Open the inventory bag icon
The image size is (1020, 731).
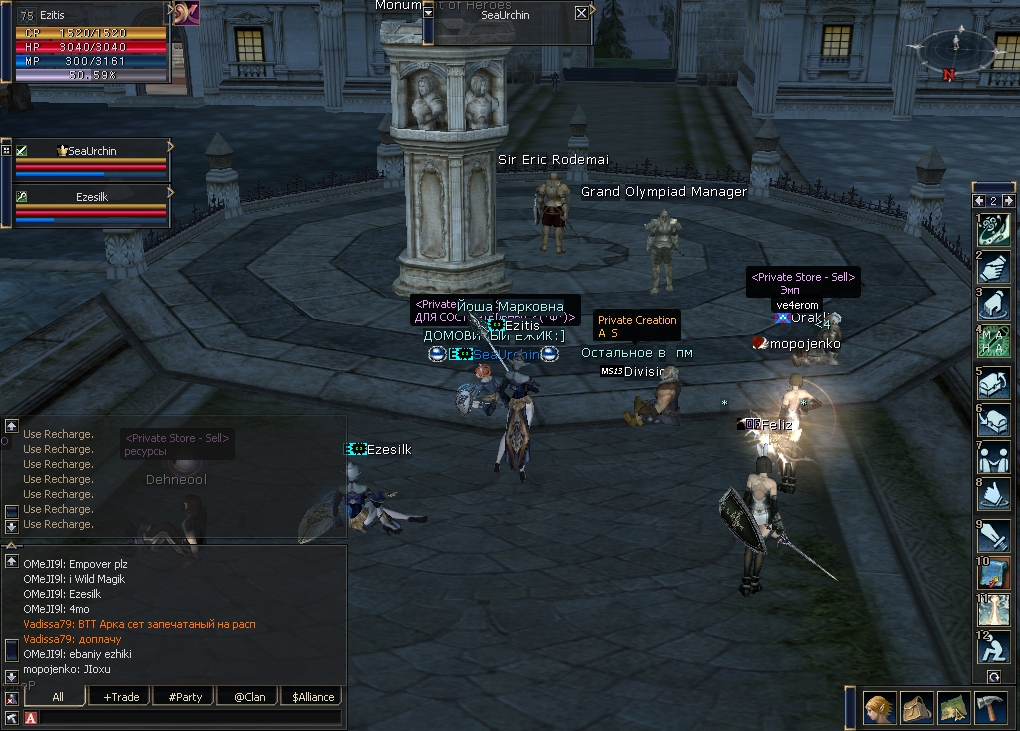(x=917, y=707)
